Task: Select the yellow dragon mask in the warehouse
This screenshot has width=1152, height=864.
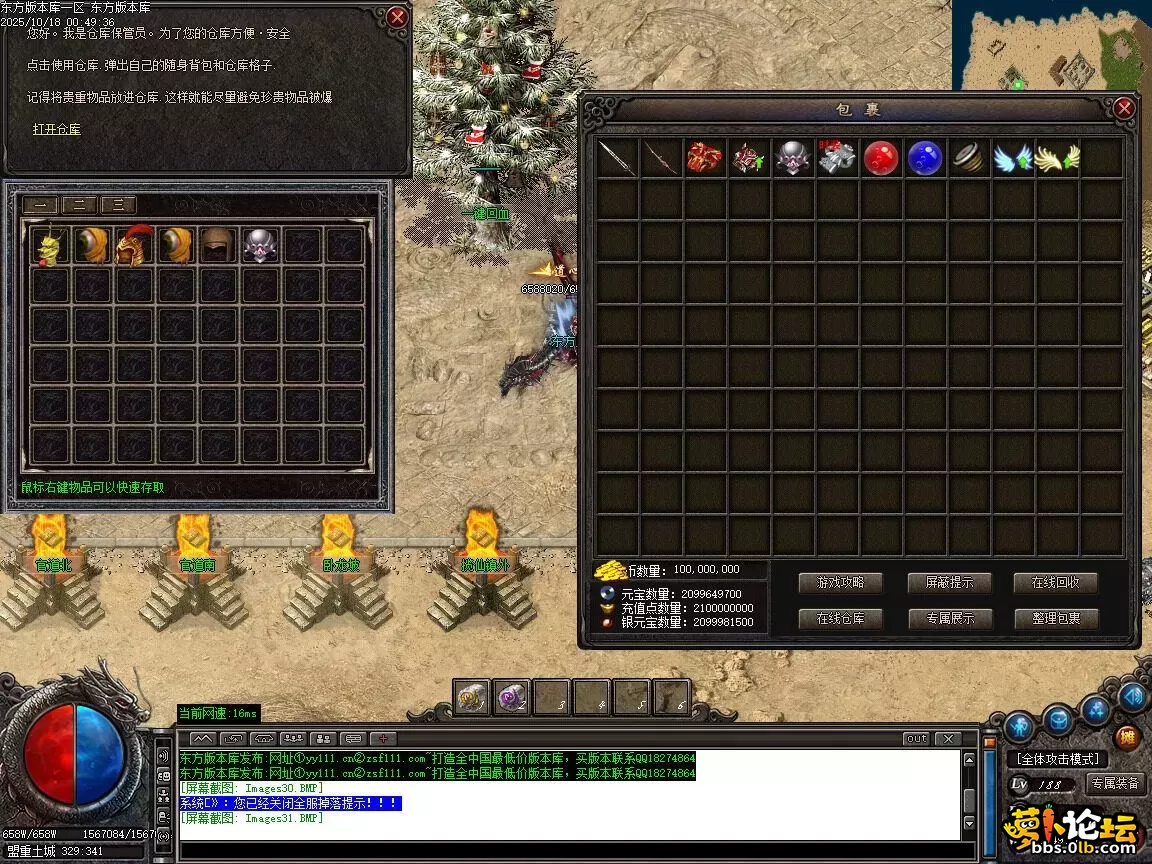Action: pyautogui.click(x=49, y=245)
